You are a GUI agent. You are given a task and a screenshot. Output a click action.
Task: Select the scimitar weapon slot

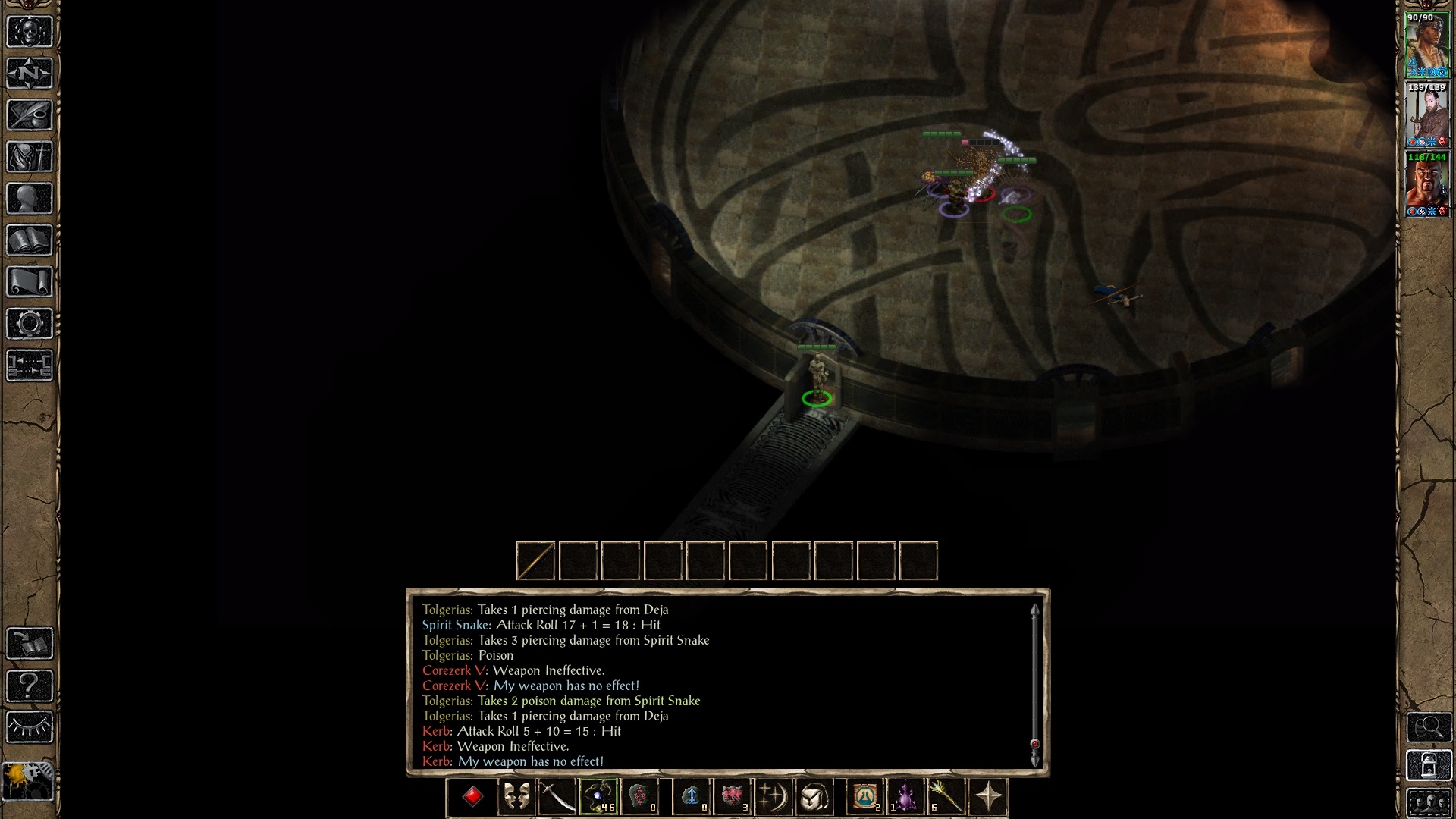(x=557, y=797)
